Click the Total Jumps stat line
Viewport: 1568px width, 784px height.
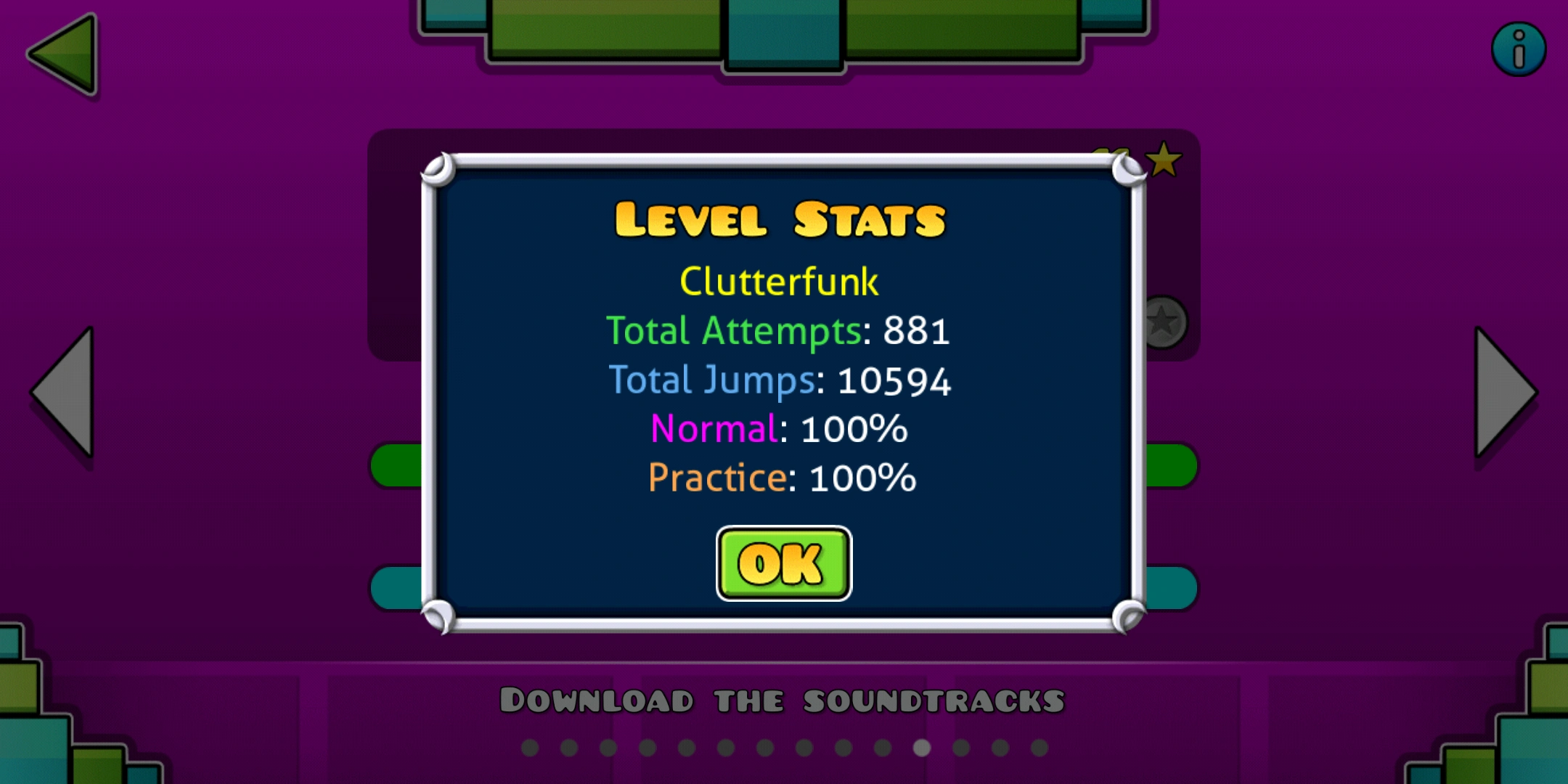tap(782, 380)
